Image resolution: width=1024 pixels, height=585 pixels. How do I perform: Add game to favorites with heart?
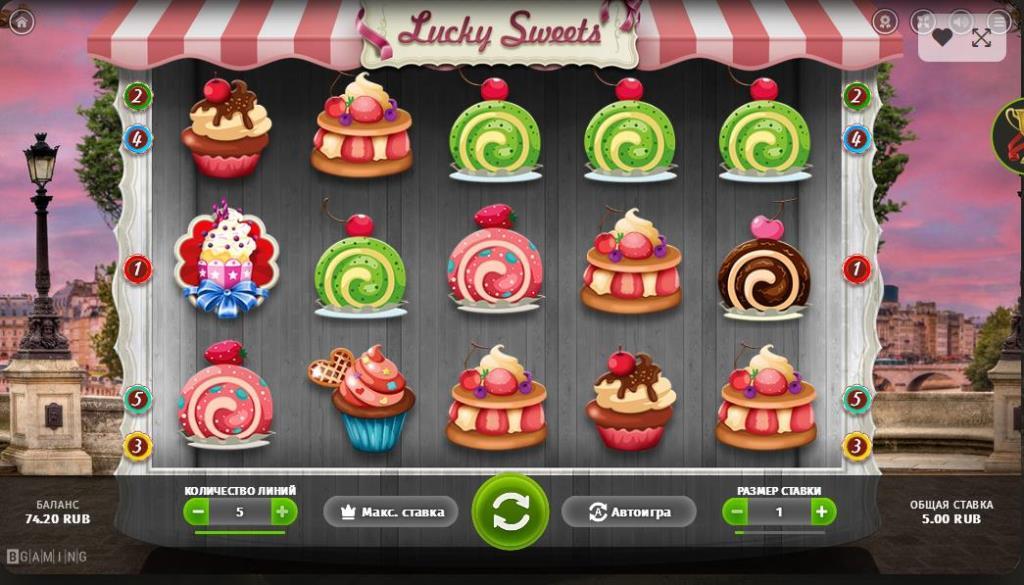(x=942, y=38)
